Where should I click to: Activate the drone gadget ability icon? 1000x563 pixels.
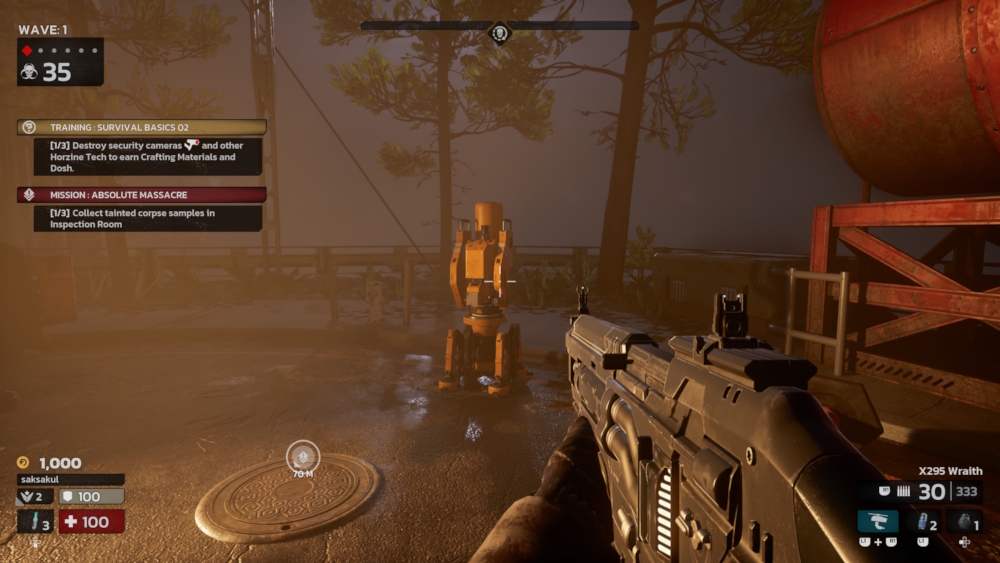tap(878, 521)
